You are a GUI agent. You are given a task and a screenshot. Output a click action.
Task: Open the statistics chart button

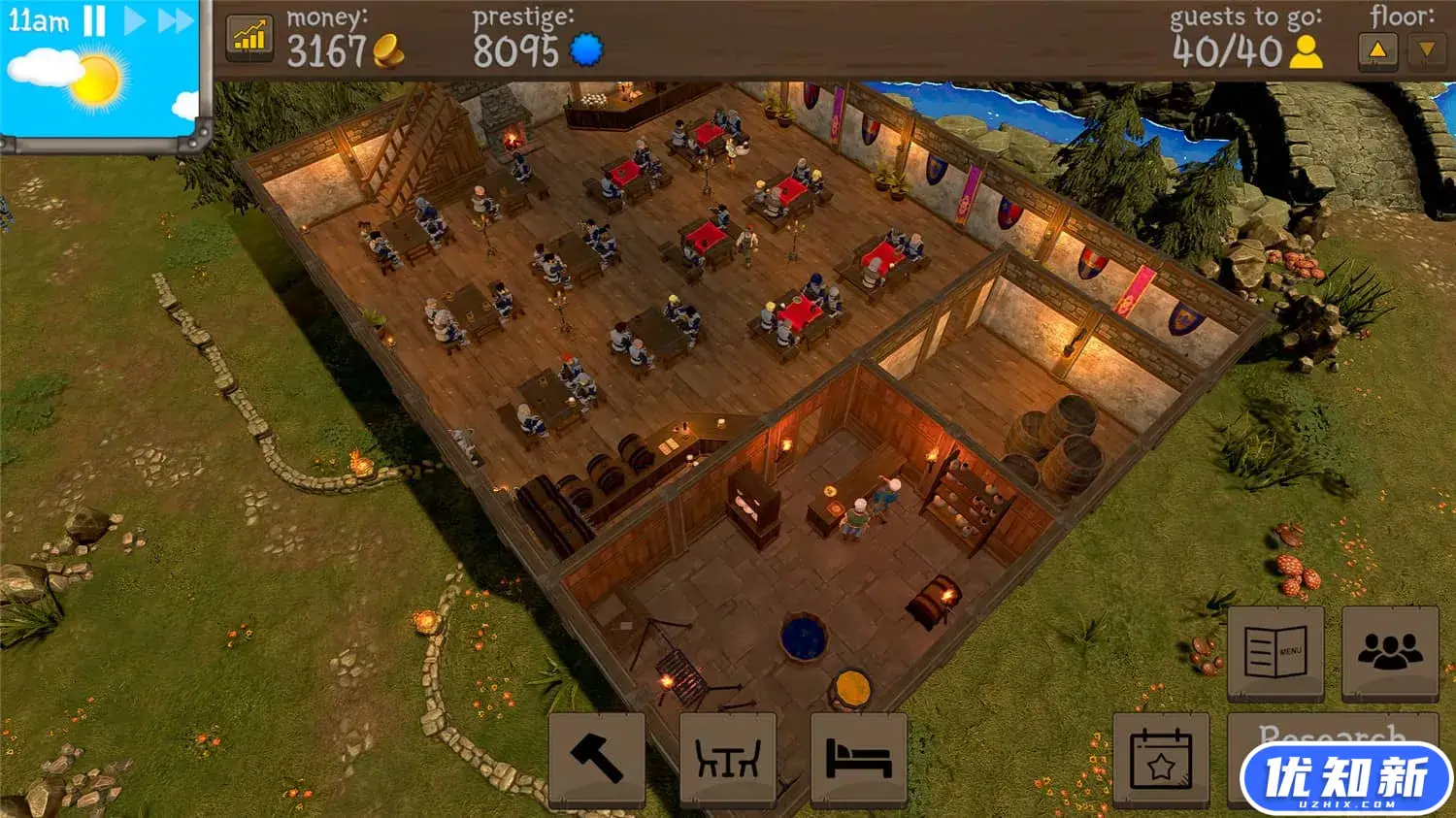coord(249,38)
